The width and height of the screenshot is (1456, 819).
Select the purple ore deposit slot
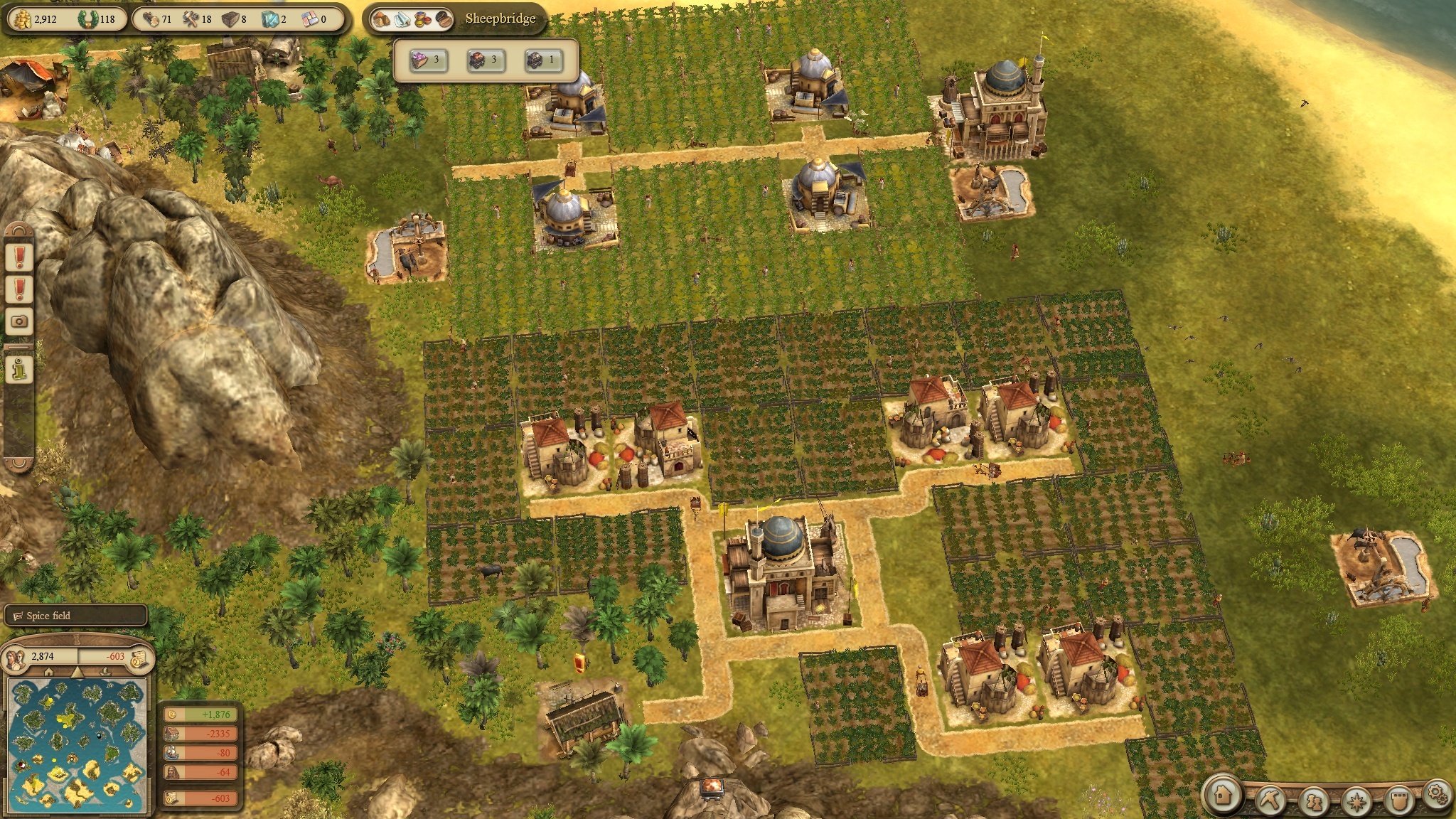click(x=426, y=60)
